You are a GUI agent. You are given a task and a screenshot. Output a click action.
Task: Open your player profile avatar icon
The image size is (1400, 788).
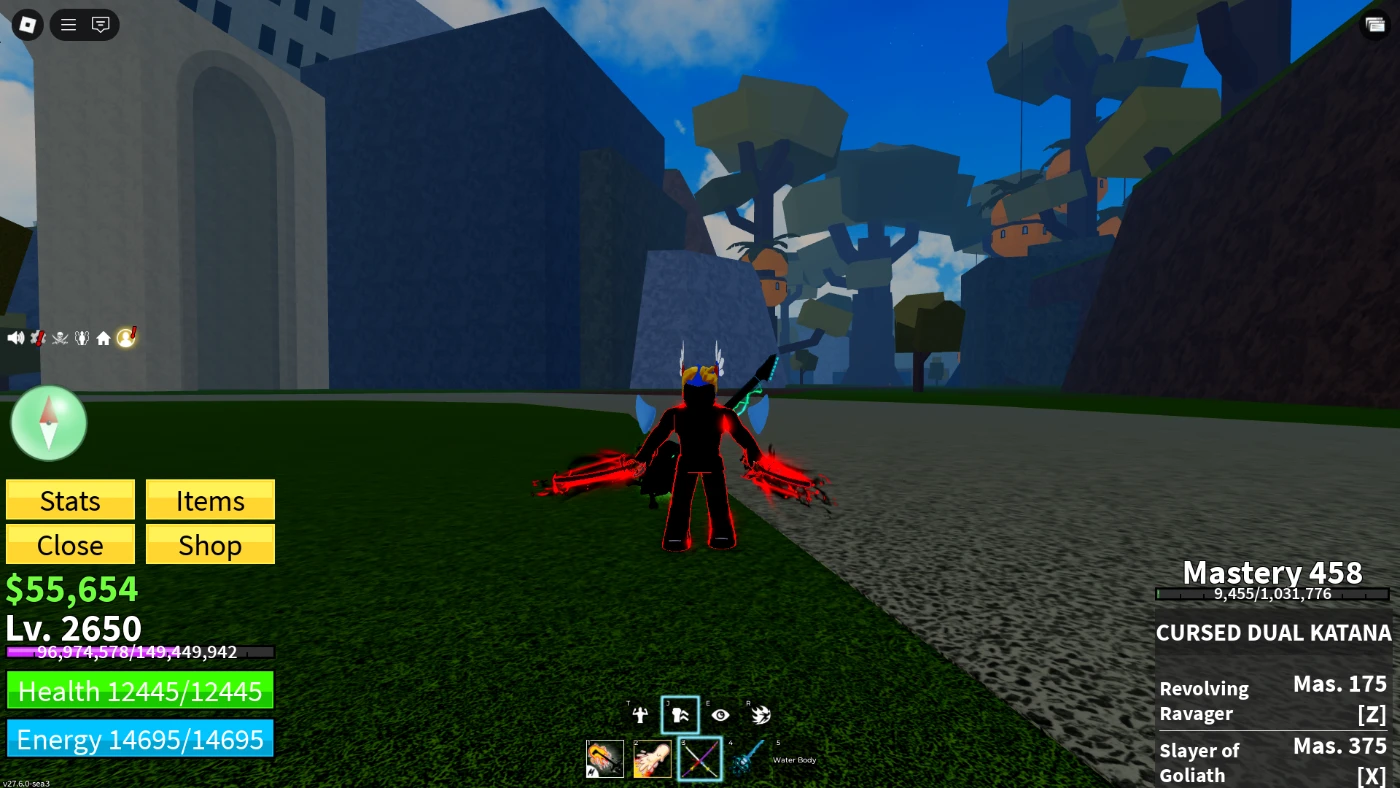pyautogui.click(x=126, y=337)
